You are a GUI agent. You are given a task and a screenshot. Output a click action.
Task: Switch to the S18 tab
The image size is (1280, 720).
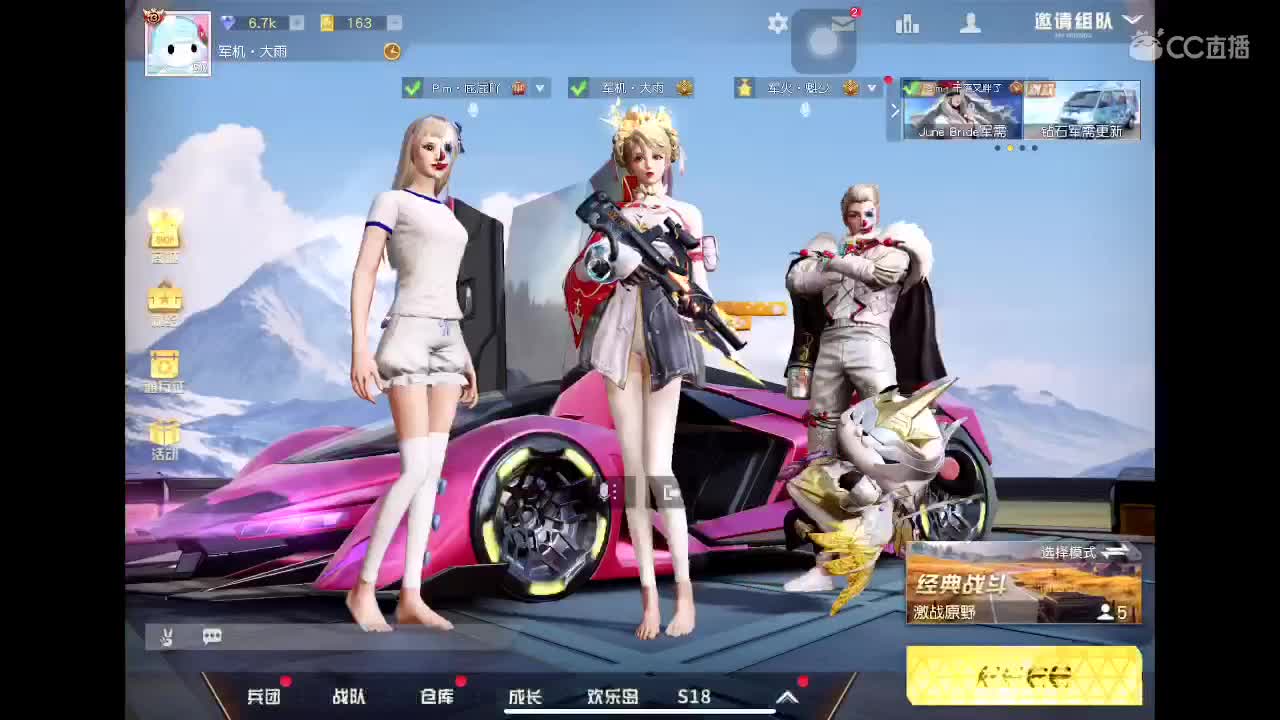[693, 697]
